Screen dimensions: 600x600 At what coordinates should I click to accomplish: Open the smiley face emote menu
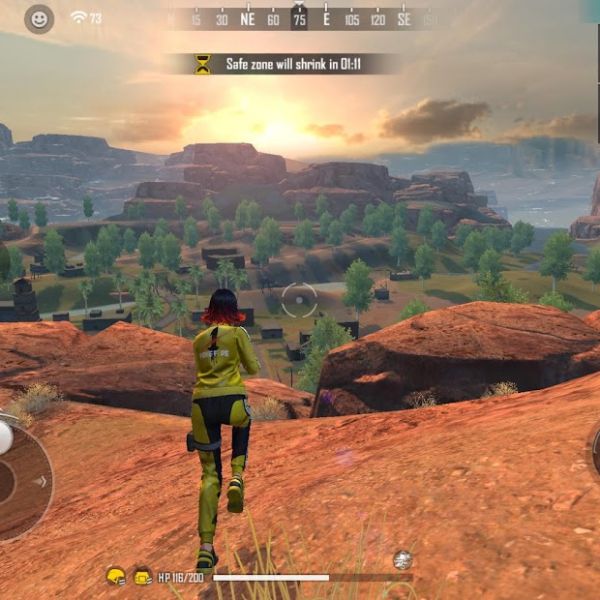(39, 18)
